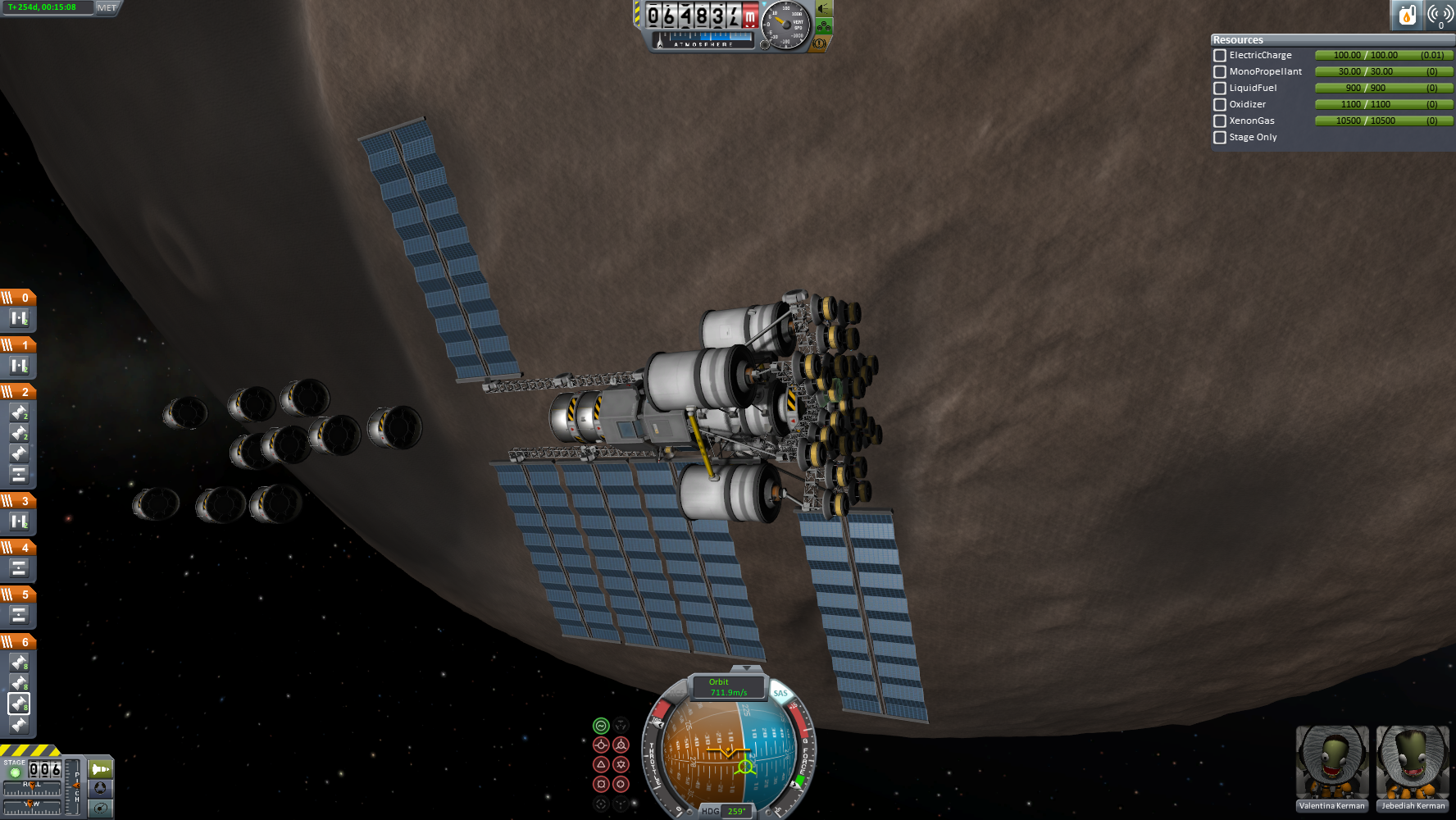Toggle the SAS indicator on the navball

[780, 694]
